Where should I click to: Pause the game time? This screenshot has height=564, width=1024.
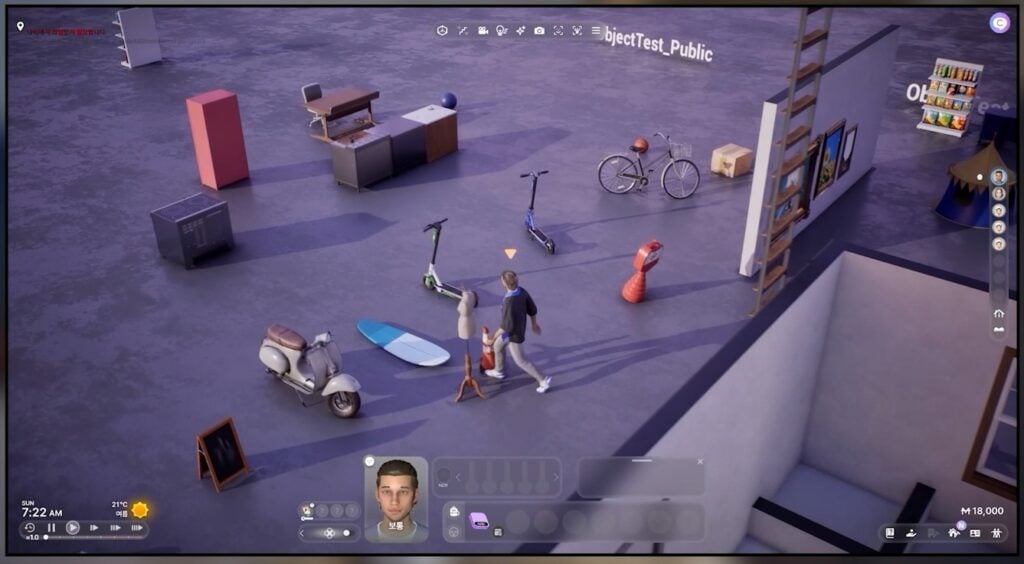coord(52,528)
